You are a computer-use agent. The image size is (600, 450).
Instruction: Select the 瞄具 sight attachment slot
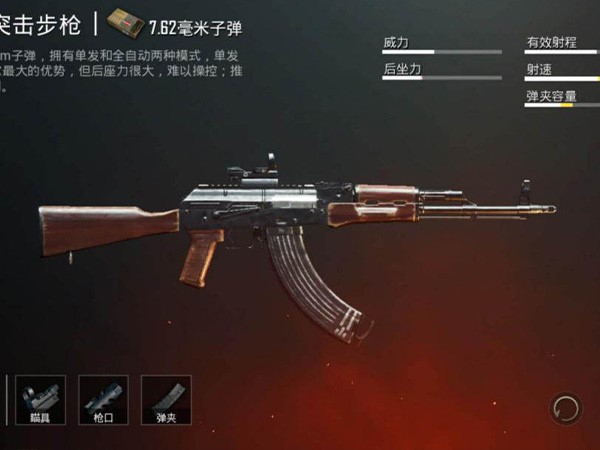coord(40,399)
